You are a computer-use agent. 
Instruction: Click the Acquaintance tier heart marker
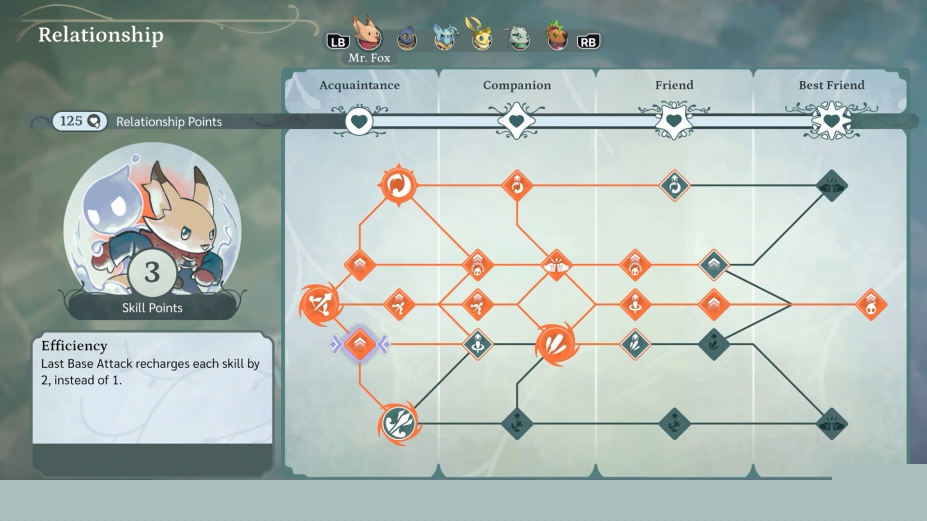359,122
